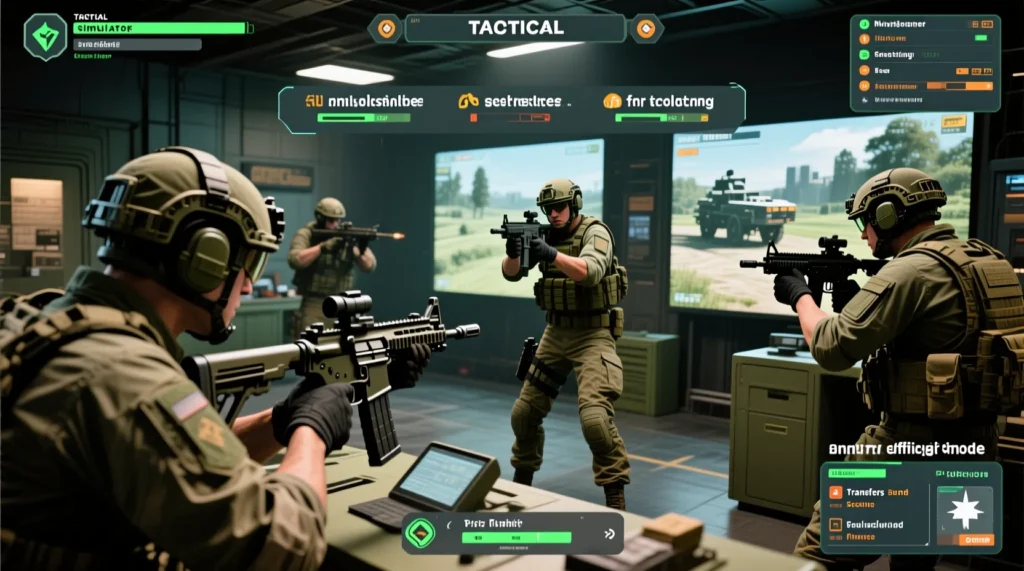Click the hexagon icon right of the TACTICAL banner
This screenshot has width=1024, height=571.
pos(646,28)
